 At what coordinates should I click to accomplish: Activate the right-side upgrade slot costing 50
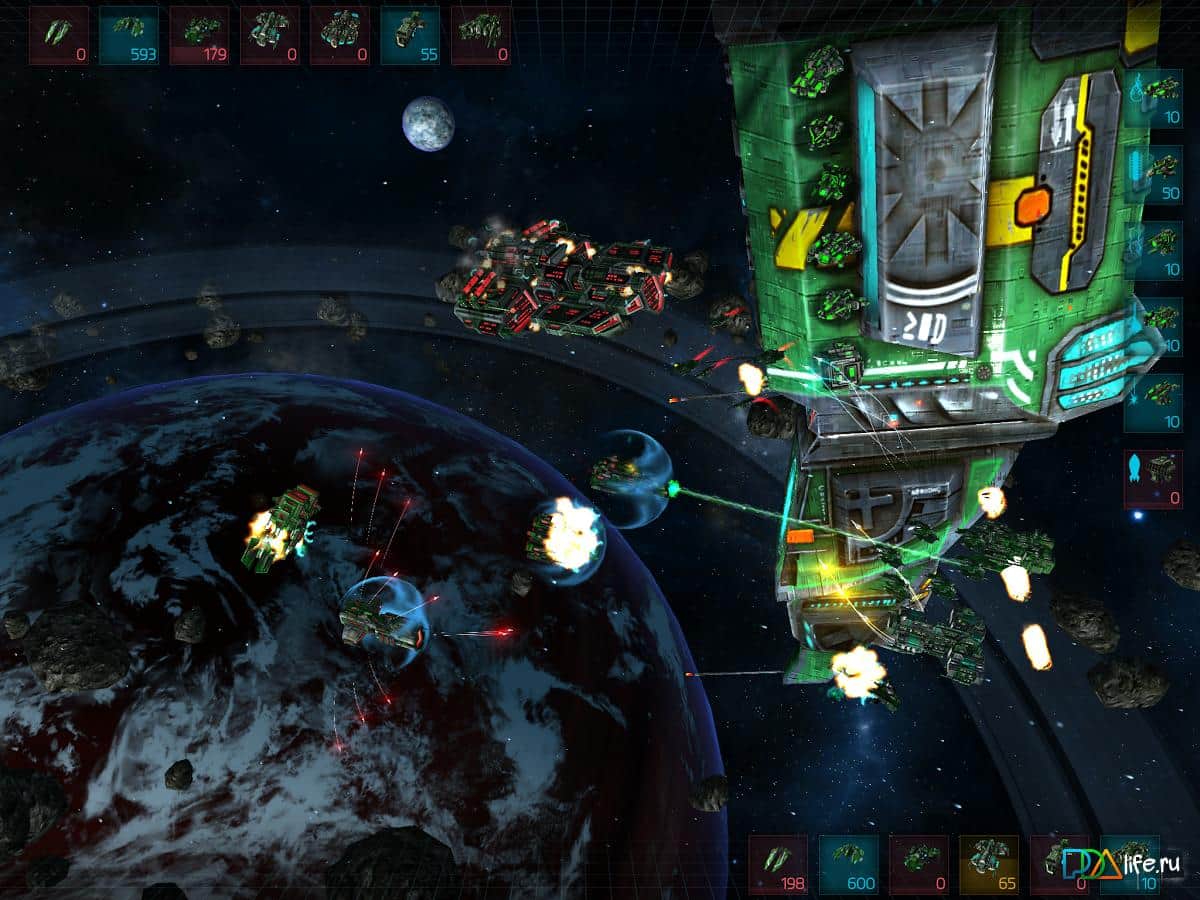click(1153, 175)
